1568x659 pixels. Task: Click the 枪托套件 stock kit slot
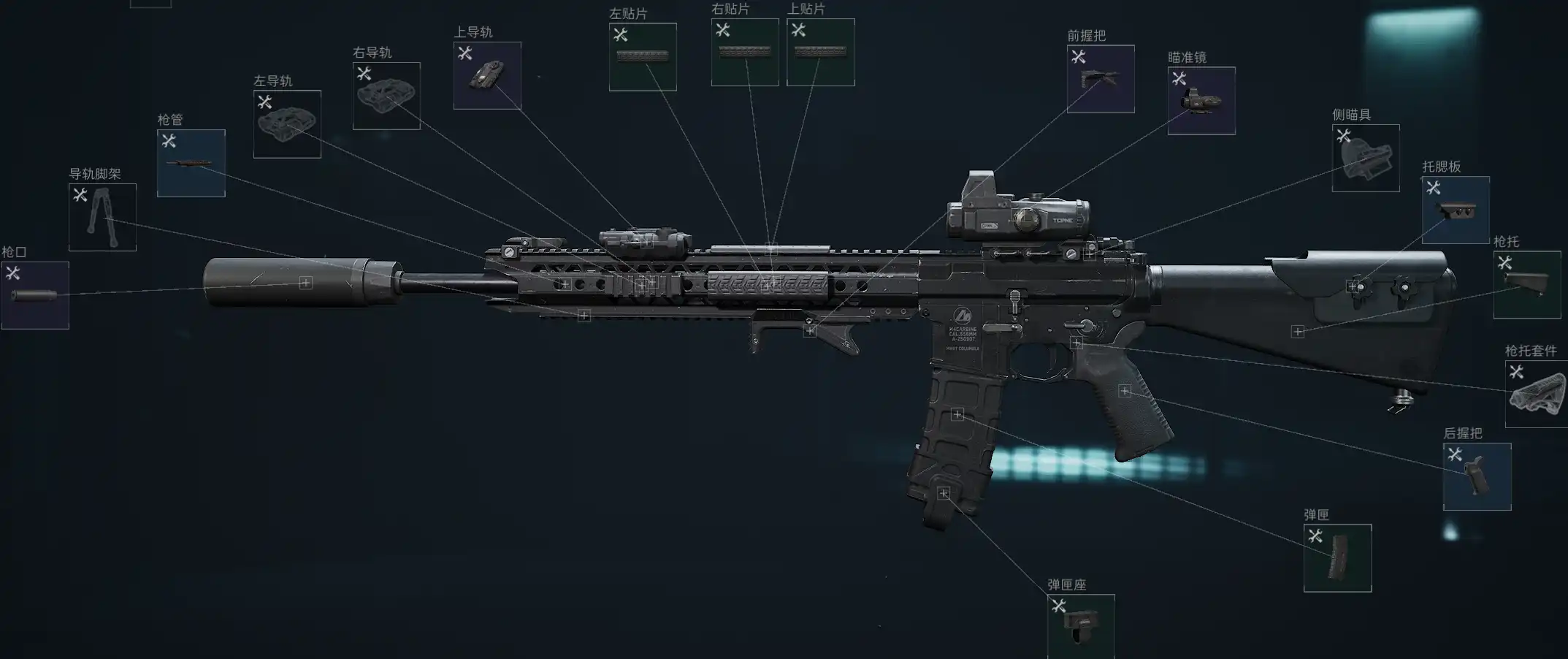(1537, 394)
